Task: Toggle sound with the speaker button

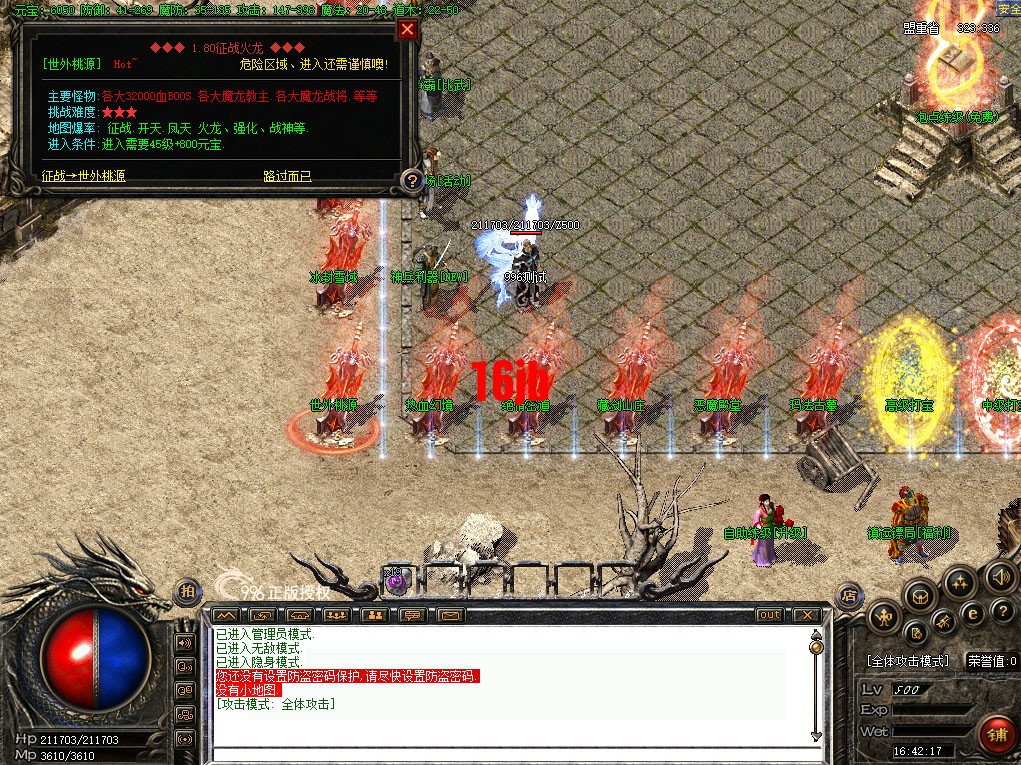Action: pyautogui.click(x=999, y=576)
